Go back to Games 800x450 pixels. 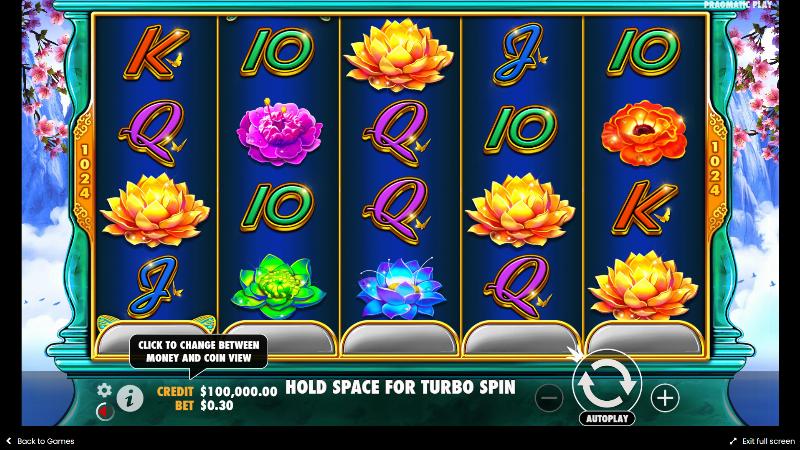[x=40, y=441]
